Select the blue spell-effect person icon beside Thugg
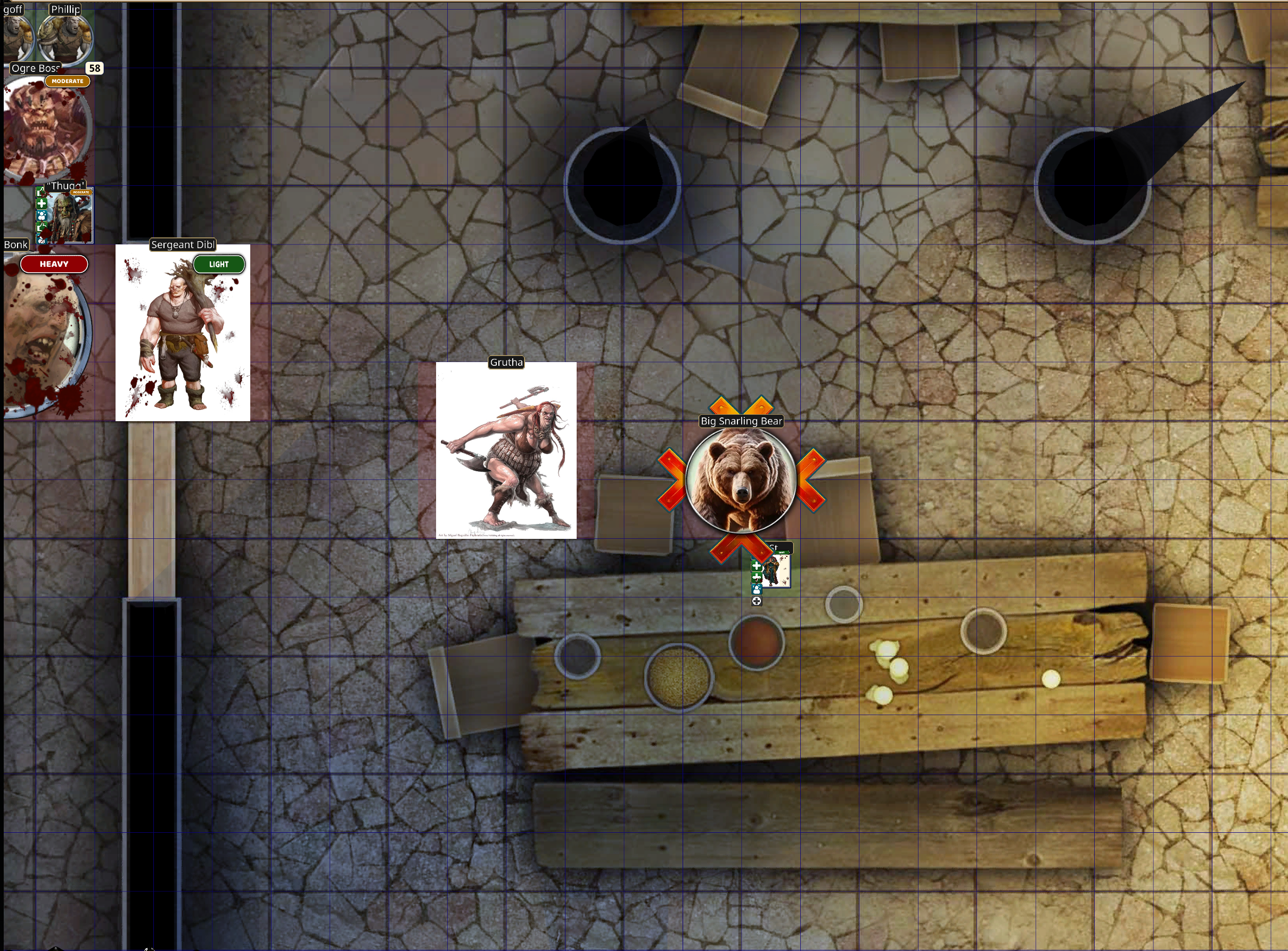Image resolution: width=1288 pixels, height=951 pixels. click(x=42, y=216)
